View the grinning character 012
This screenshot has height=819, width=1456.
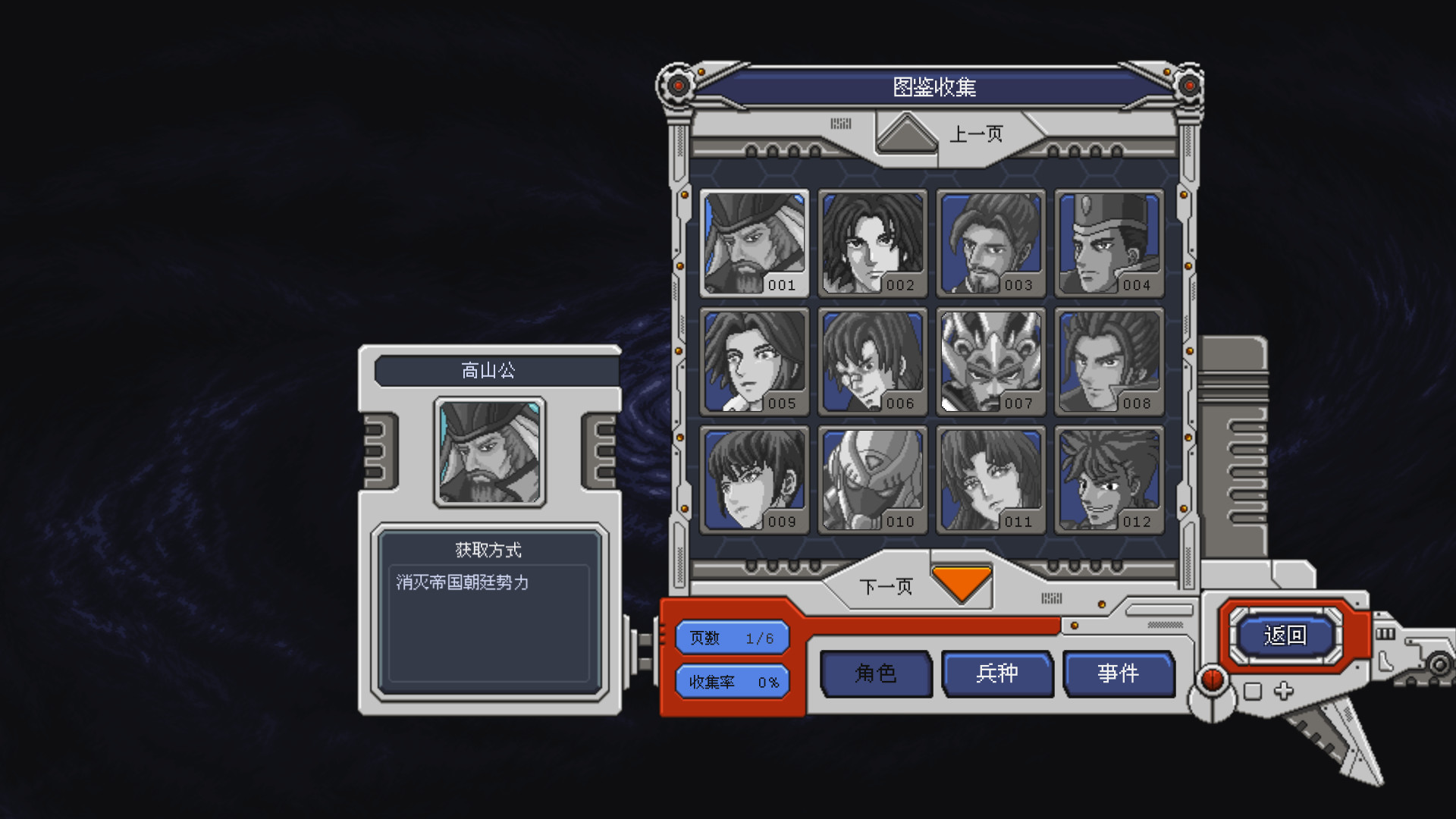[x=1110, y=479]
